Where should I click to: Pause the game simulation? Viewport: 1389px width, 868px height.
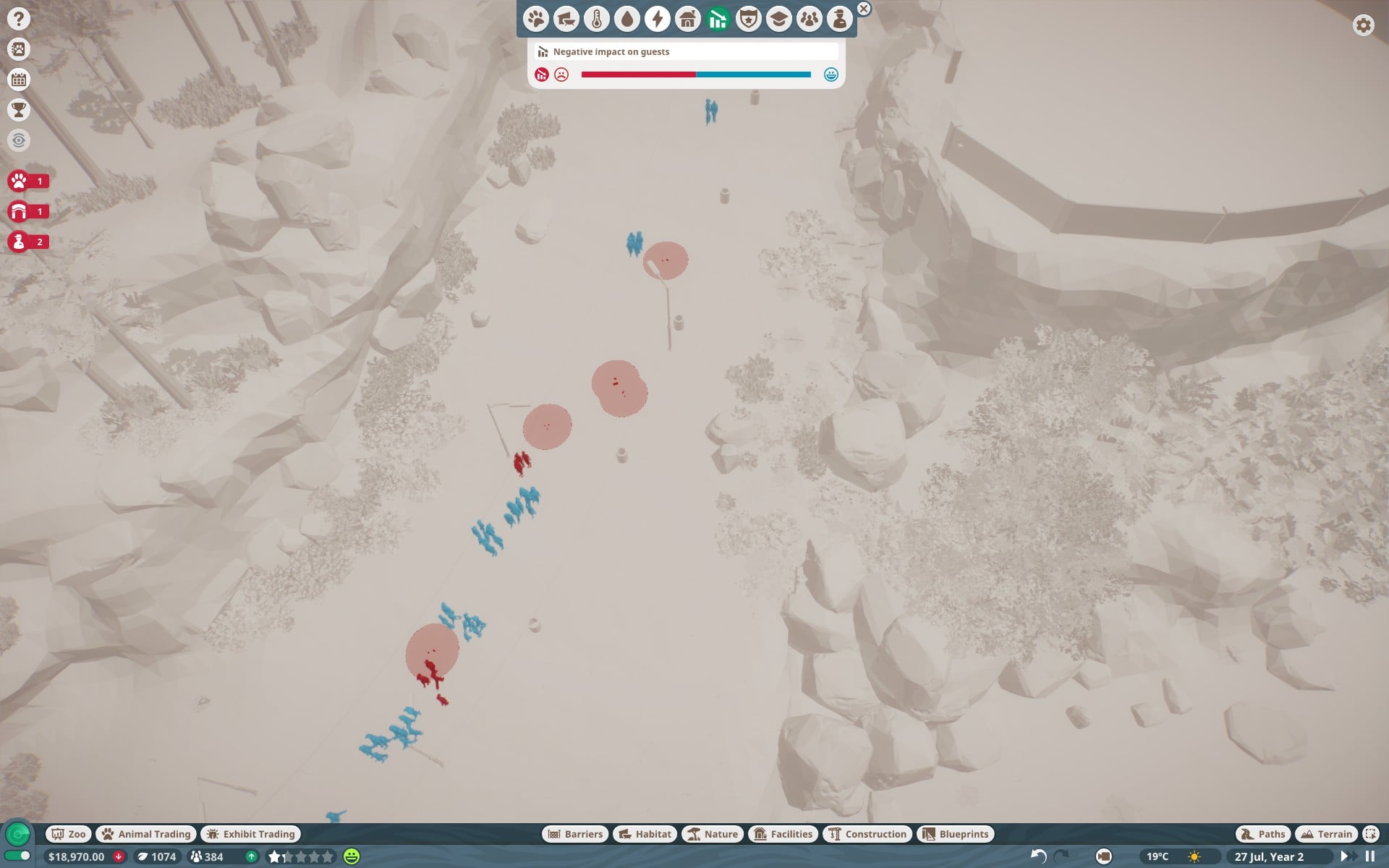pyautogui.click(x=1369, y=856)
